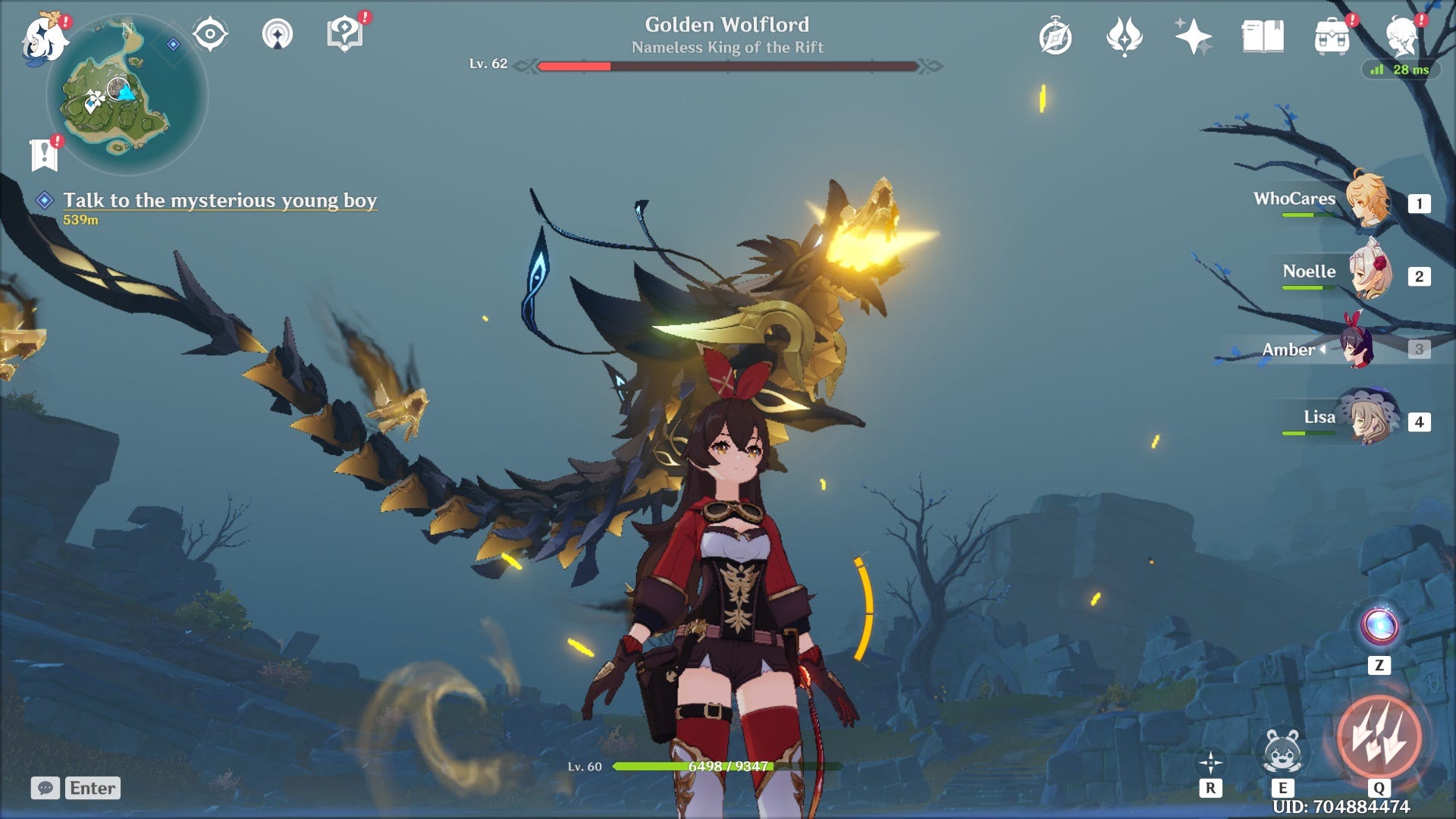Open the co-op broadcast signal menu

coord(279,34)
